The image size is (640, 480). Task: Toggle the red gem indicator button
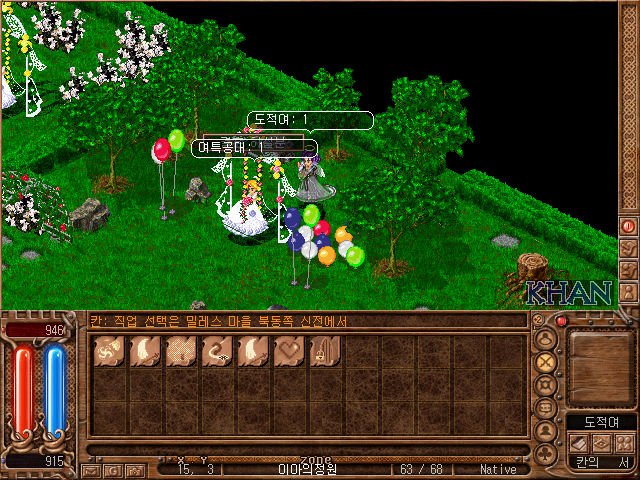click(562, 321)
